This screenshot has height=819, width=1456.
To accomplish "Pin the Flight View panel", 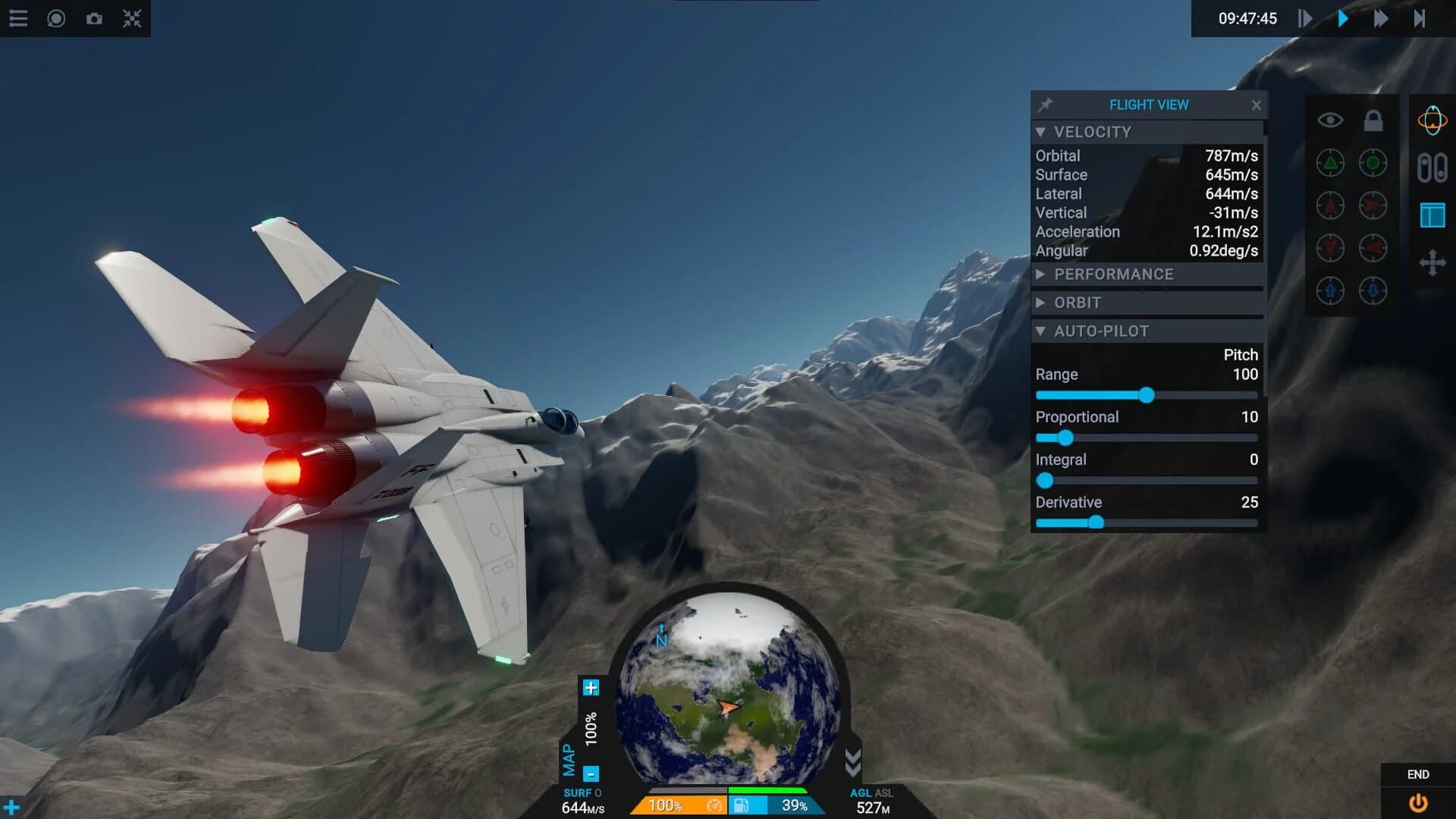I will (1043, 105).
